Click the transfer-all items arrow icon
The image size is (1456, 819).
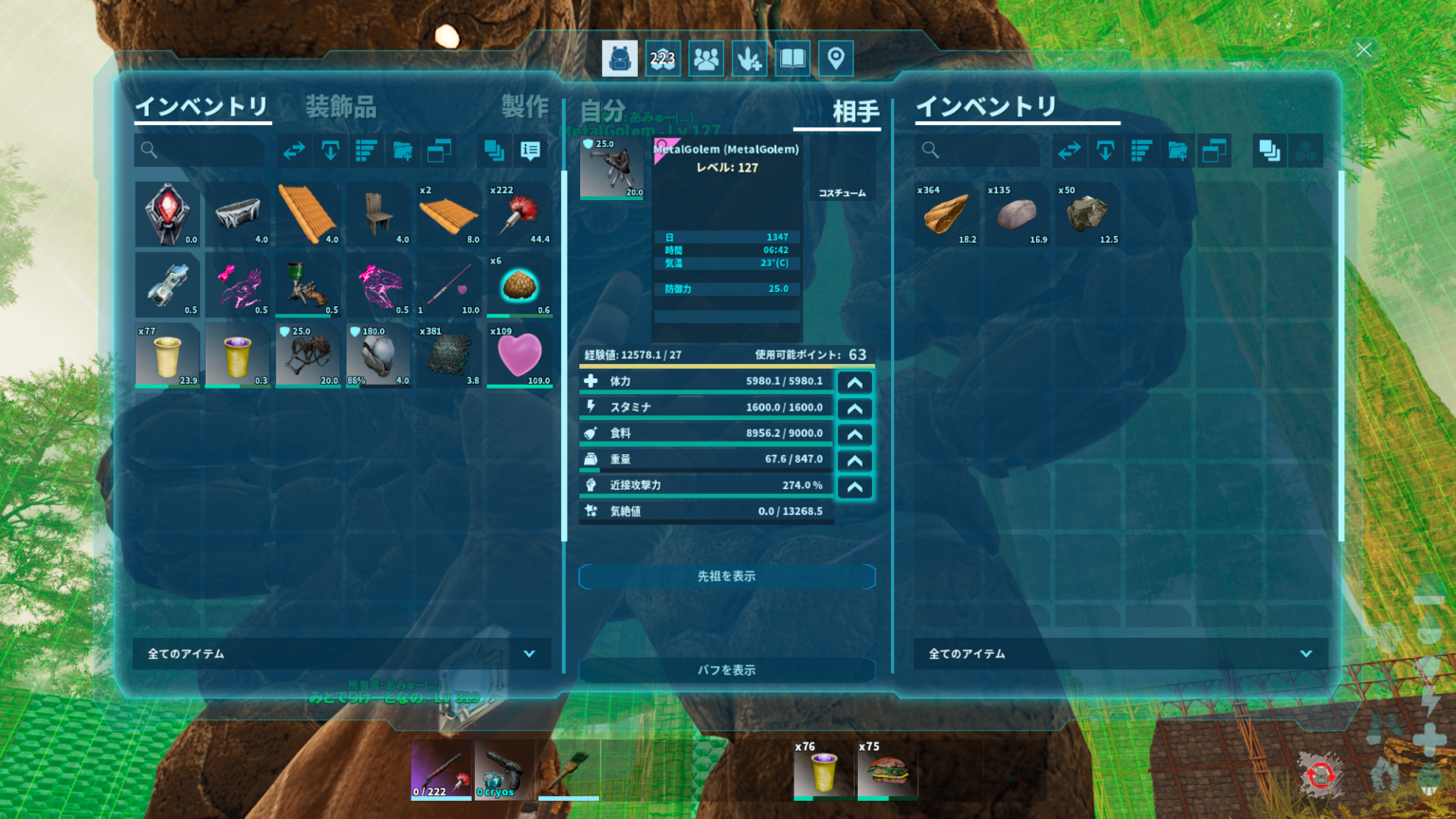pyautogui.click(x=294, y=150)
